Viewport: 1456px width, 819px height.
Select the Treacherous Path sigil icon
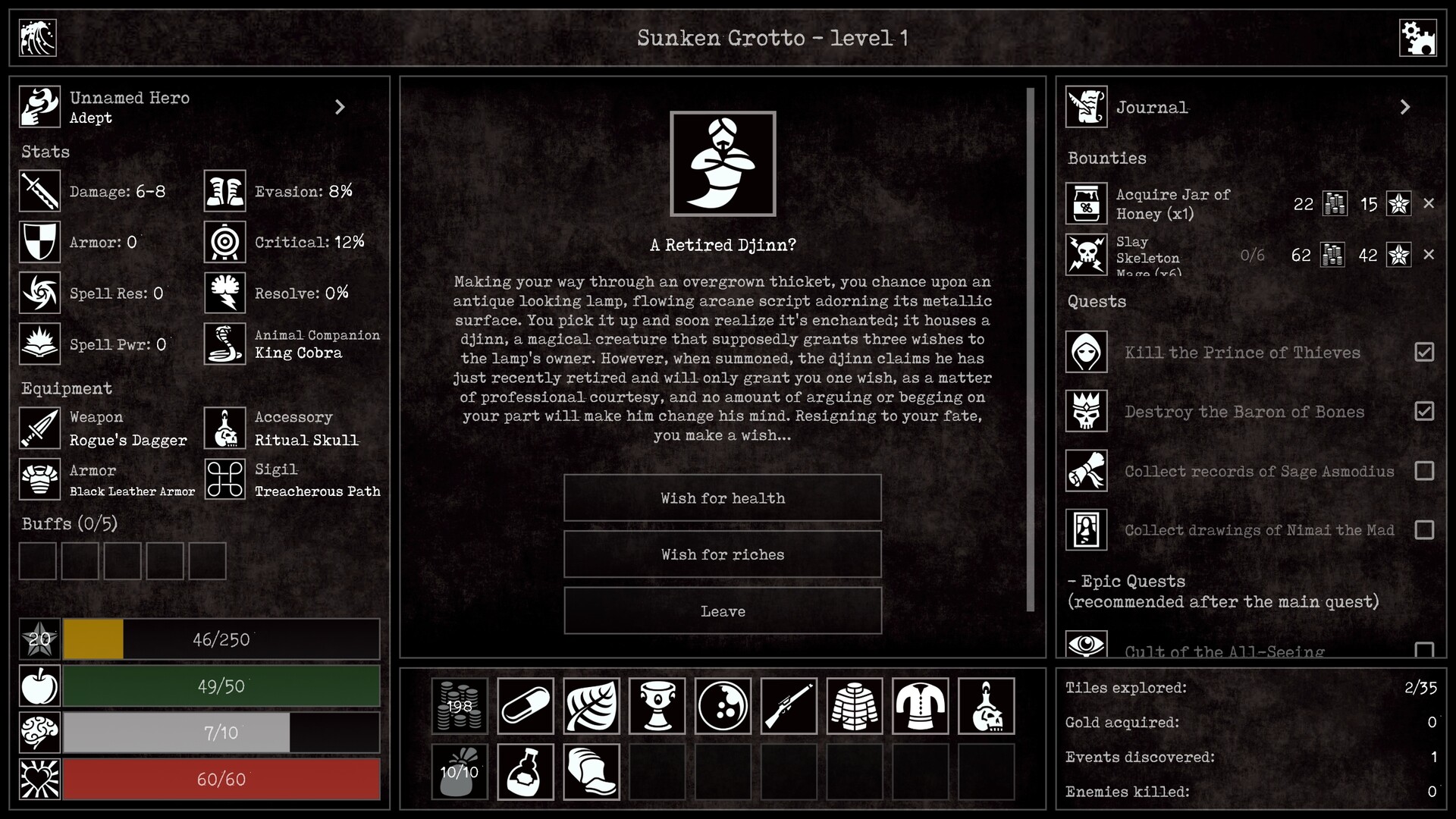[224, 479]
